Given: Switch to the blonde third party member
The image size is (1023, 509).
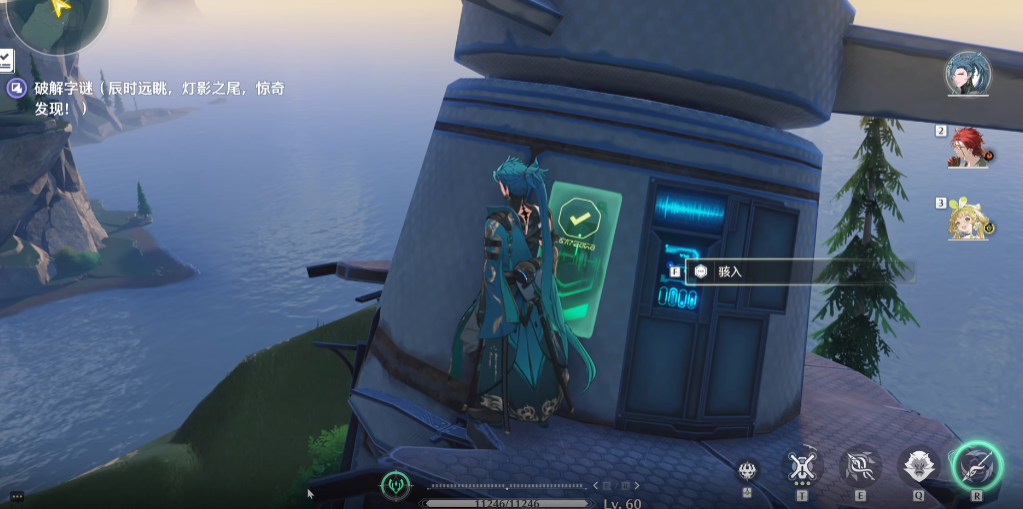Looking at the screenshot, I should coord(968,218).
